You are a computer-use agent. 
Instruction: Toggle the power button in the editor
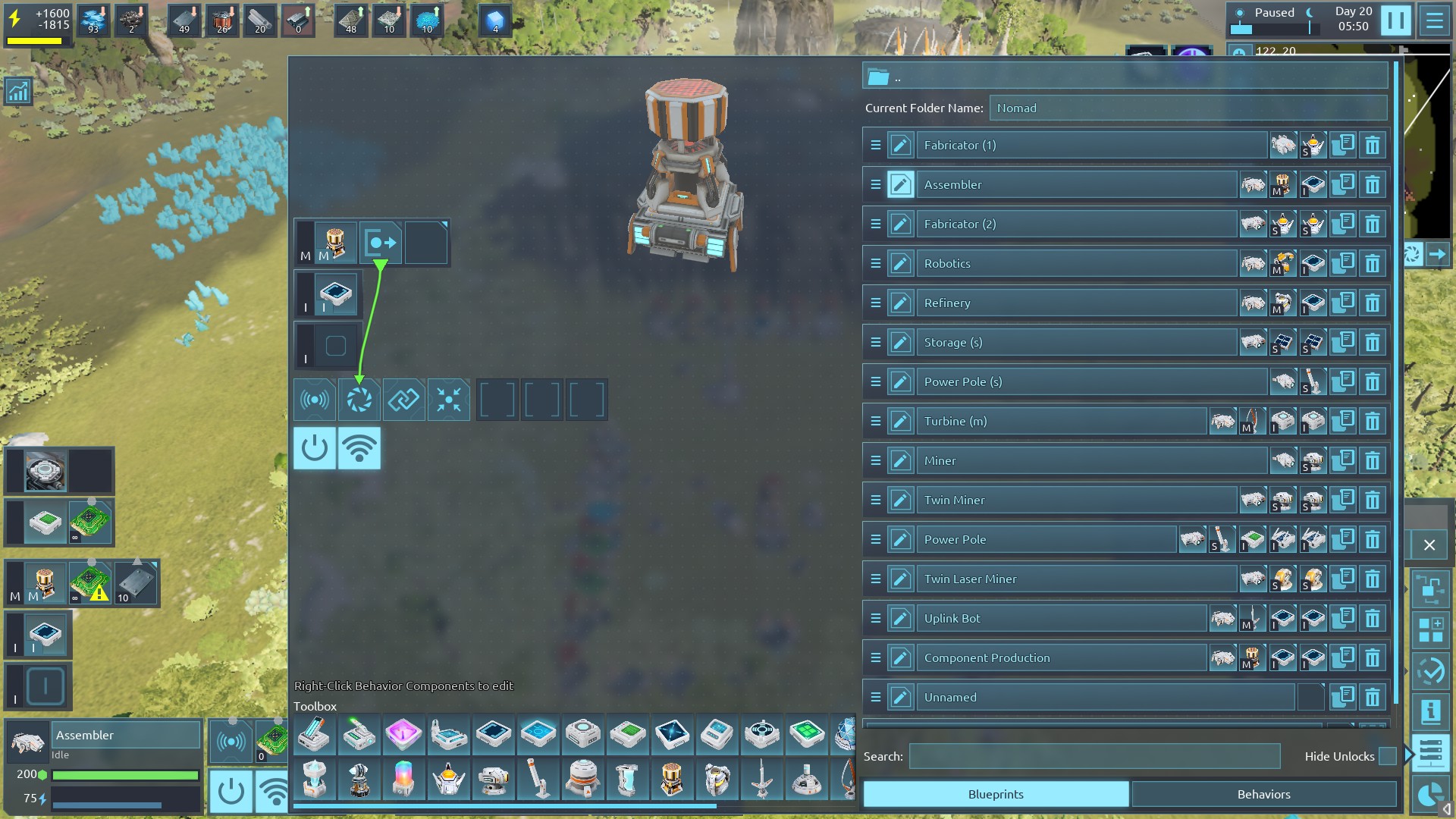[315, 448]
